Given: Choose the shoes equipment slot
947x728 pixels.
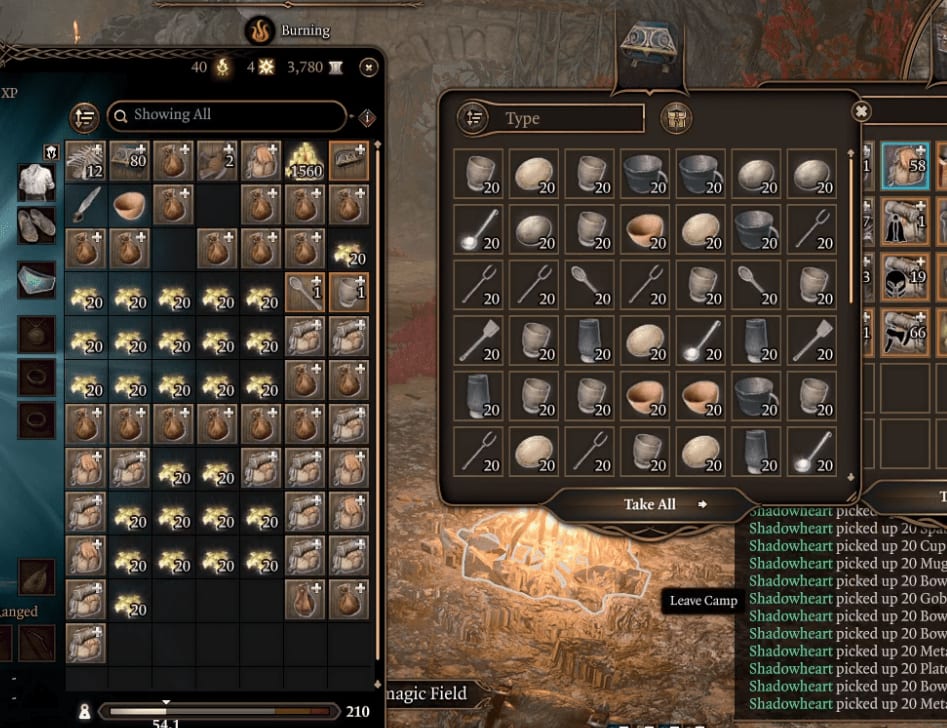Looking at the screenshot, I should pos(37,226).
